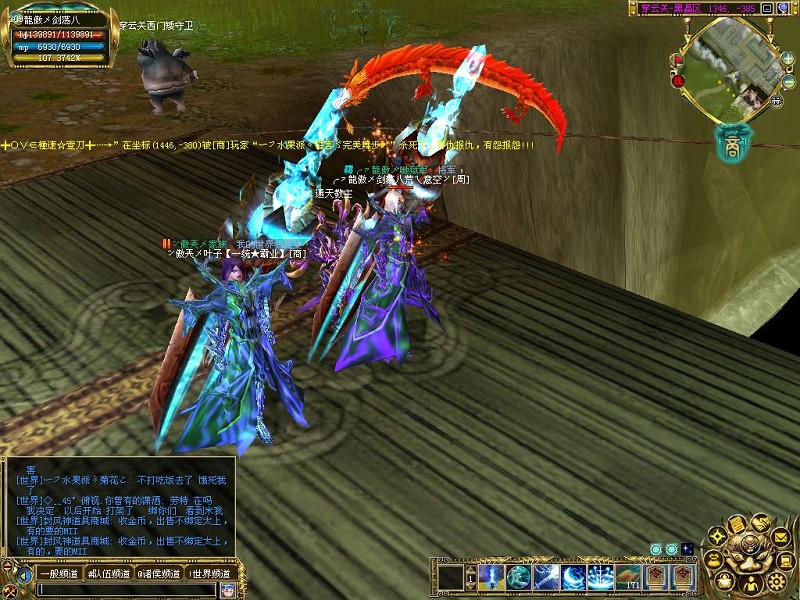Trigger the ice fountain burst skill
800x600 pixels.
click(601, 577)
